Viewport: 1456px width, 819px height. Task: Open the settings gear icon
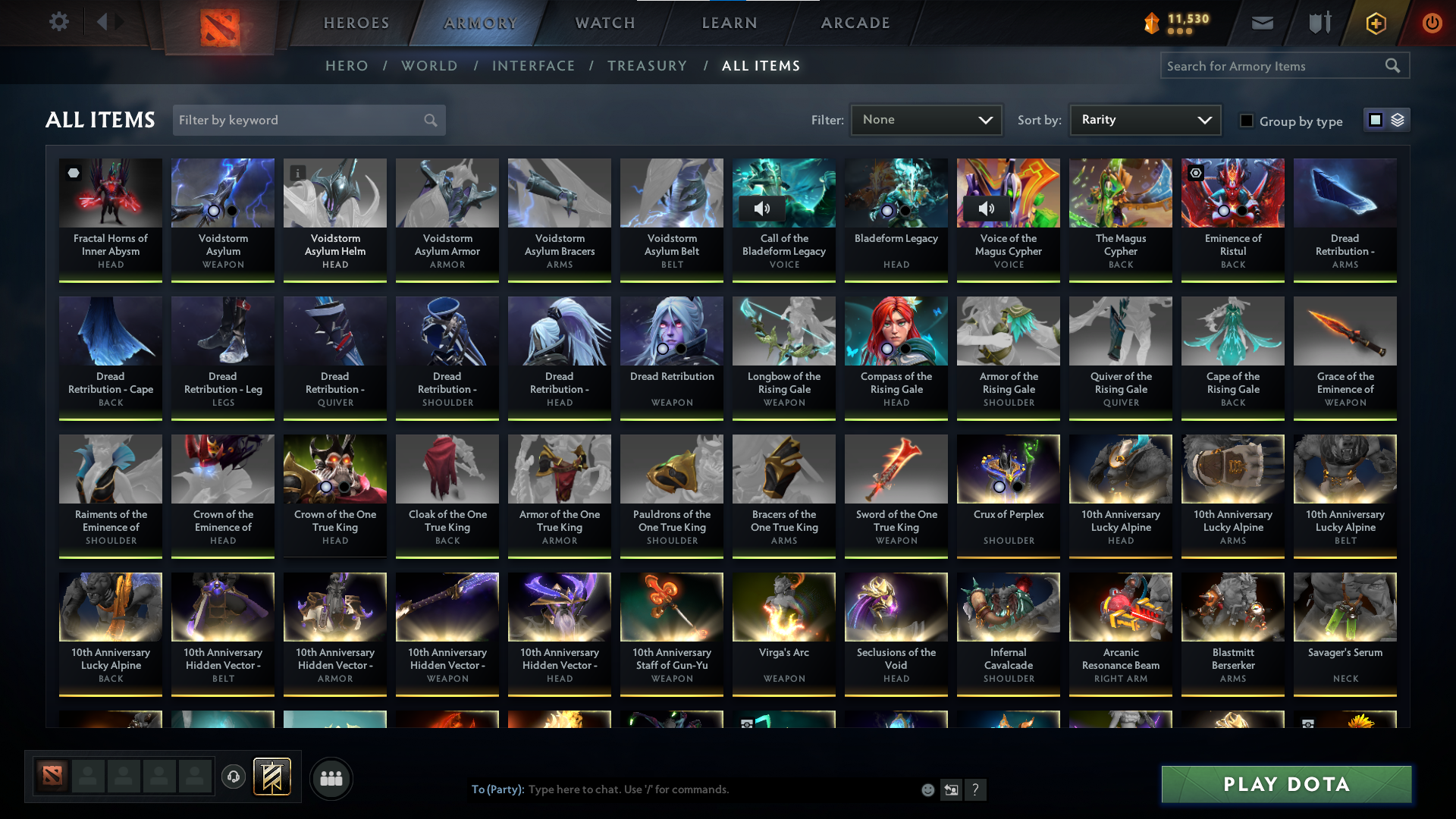[x=59, y=21]
